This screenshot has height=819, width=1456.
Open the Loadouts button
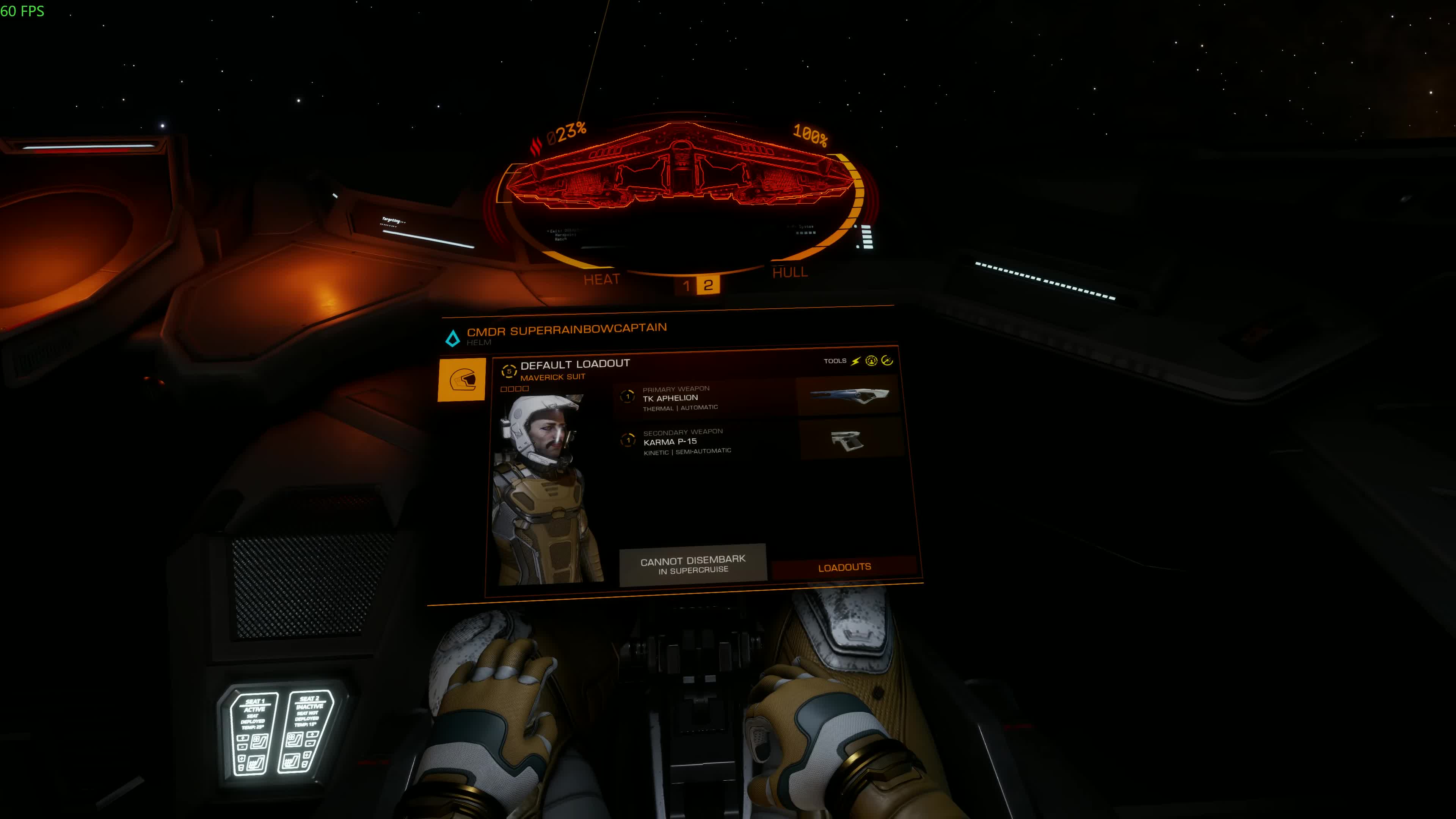point(844,568)
